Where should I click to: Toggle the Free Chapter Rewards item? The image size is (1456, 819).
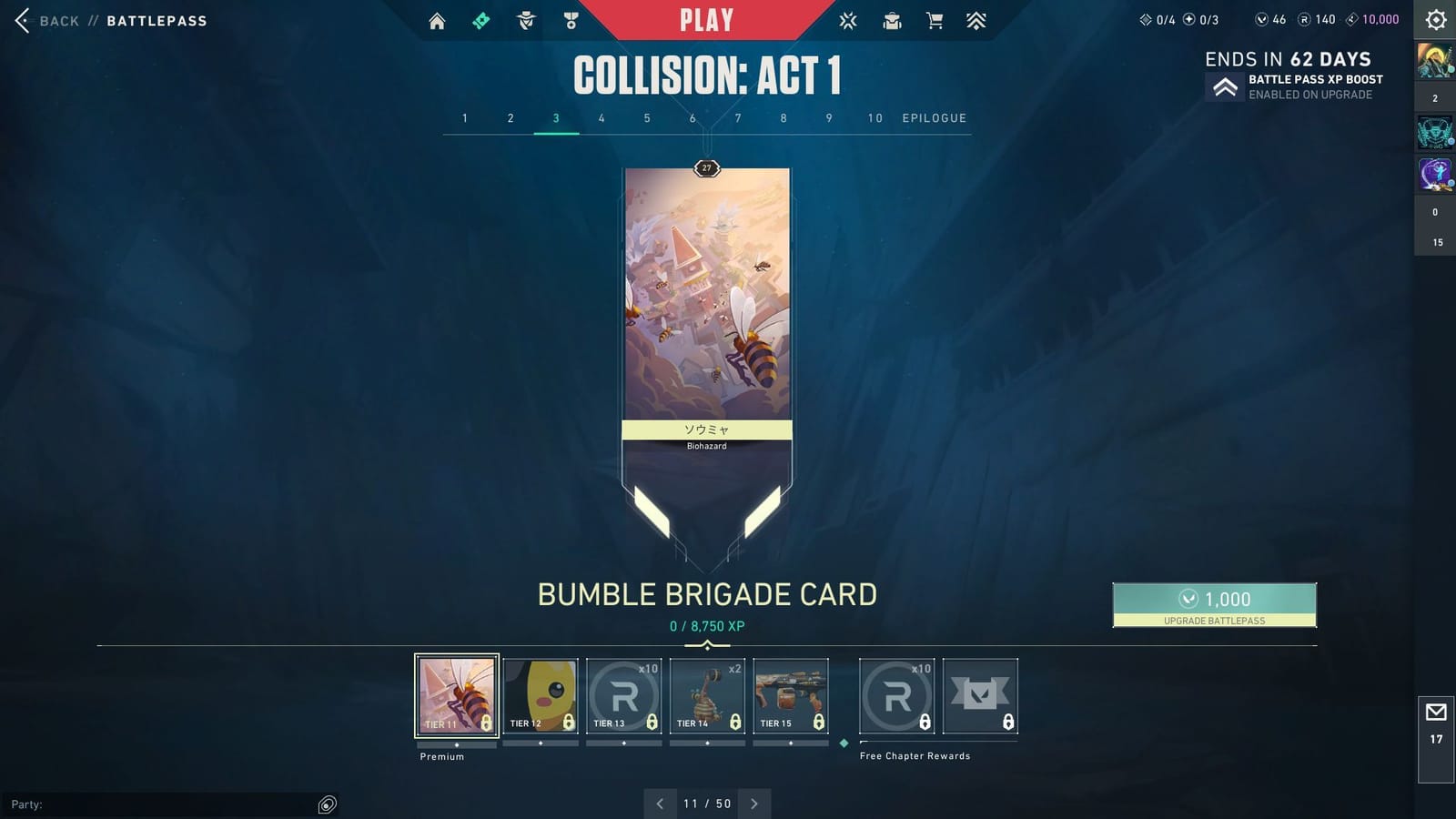point(915,755)
